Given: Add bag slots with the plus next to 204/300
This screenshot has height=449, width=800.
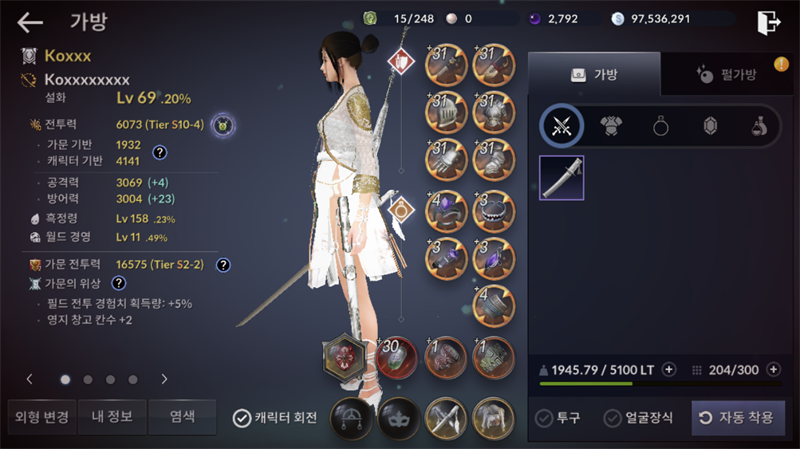Looking at the screenshot, I should (775, 369).
